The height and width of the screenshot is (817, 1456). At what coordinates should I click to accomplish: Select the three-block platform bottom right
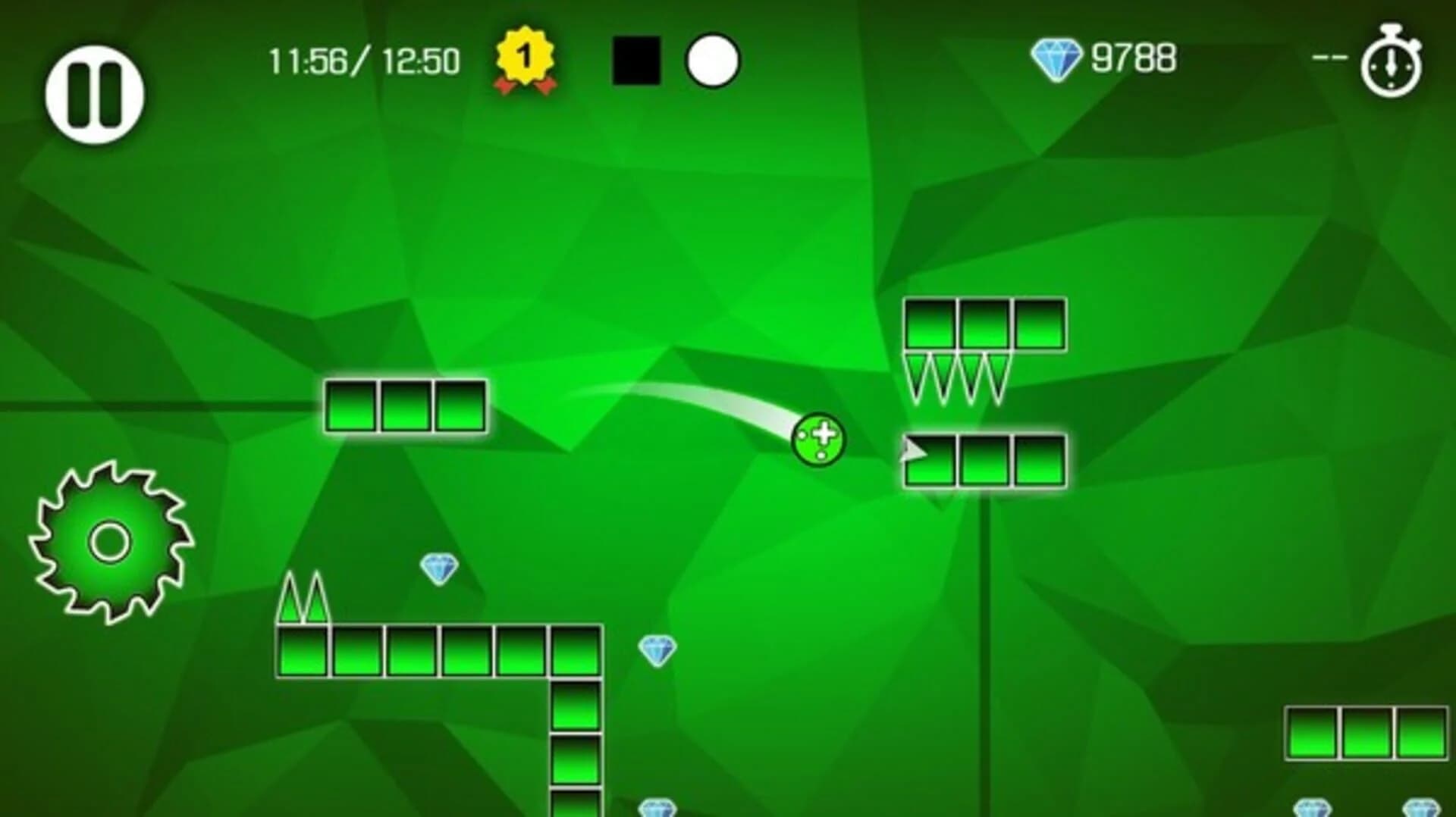pos(1365,732)
